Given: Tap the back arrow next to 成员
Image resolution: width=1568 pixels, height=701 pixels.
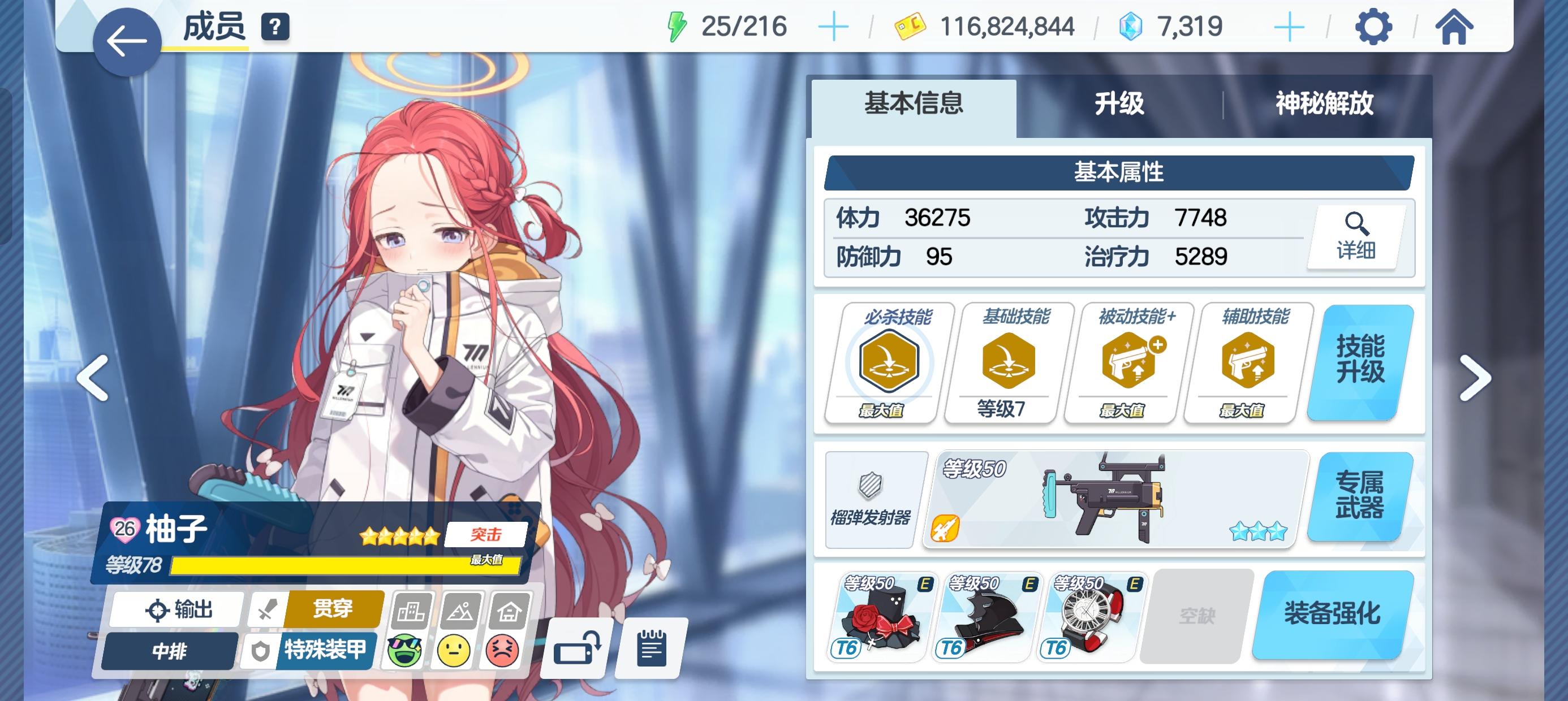Looking at the screenshot, I should pyautogui.click(x=127, y=41).
